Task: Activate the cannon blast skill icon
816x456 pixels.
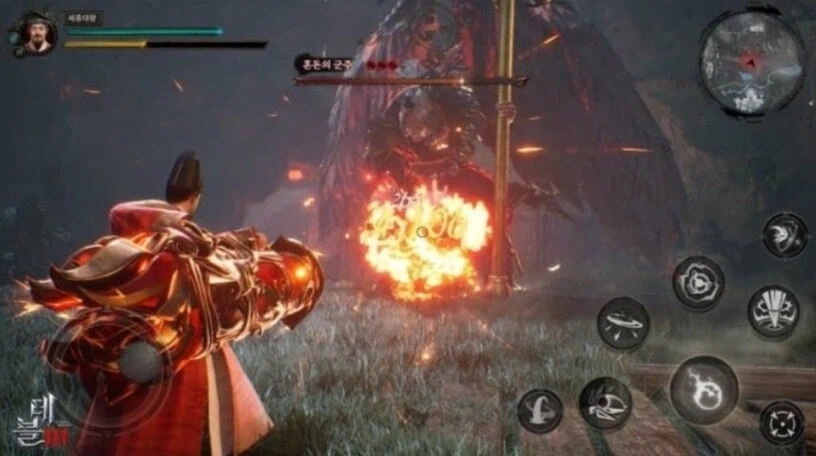Action: [604, 404]
